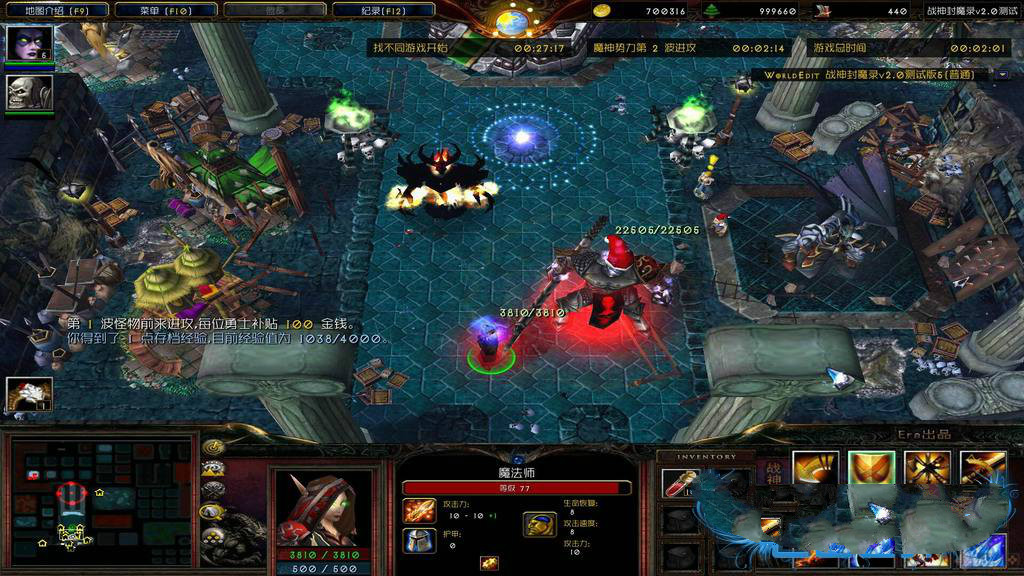Open the 纪录 (F12) chat log

pyautogui.click(x=385, y=11)
